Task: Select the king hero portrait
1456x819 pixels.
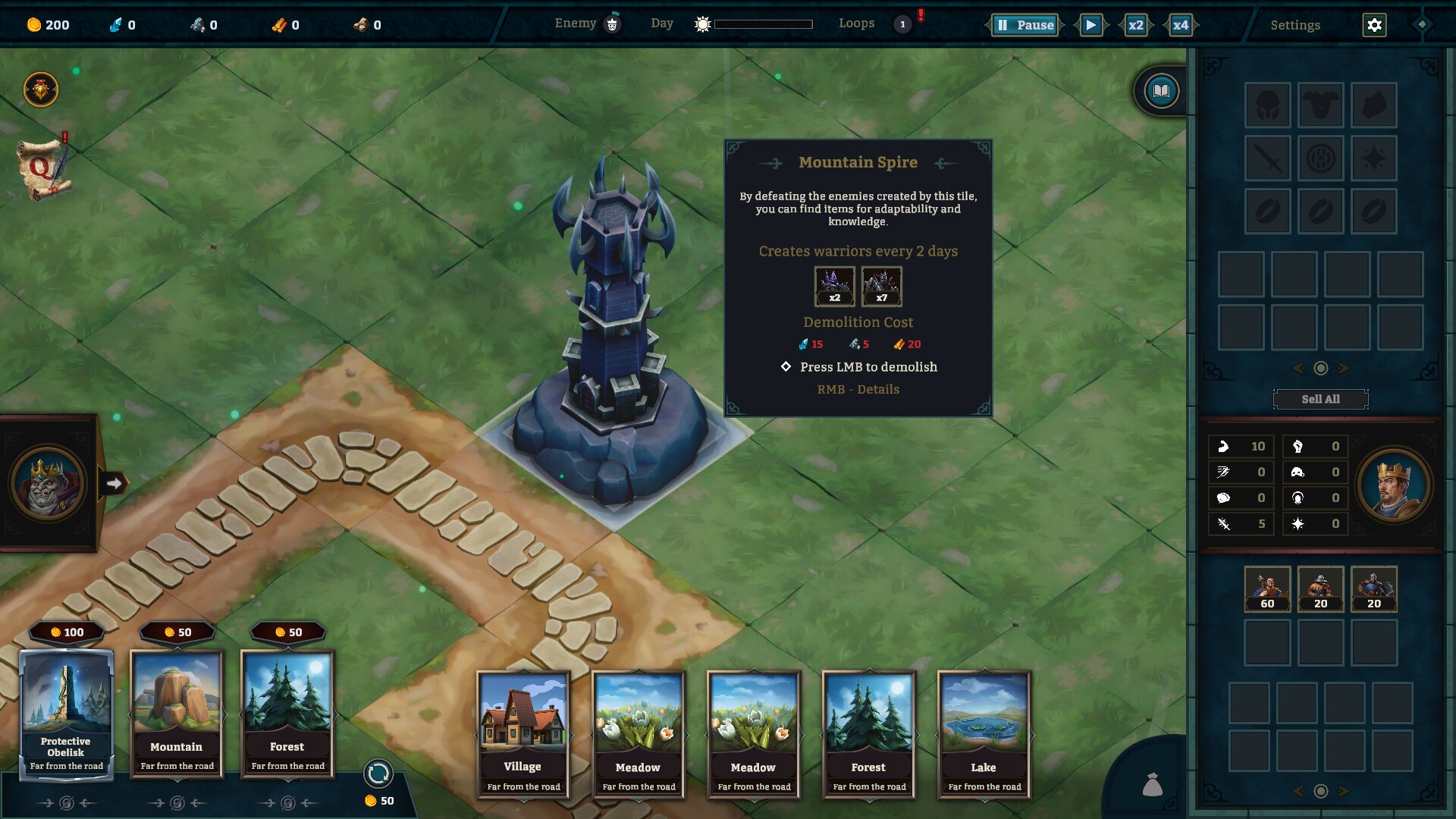Action: click(1393, 485)
